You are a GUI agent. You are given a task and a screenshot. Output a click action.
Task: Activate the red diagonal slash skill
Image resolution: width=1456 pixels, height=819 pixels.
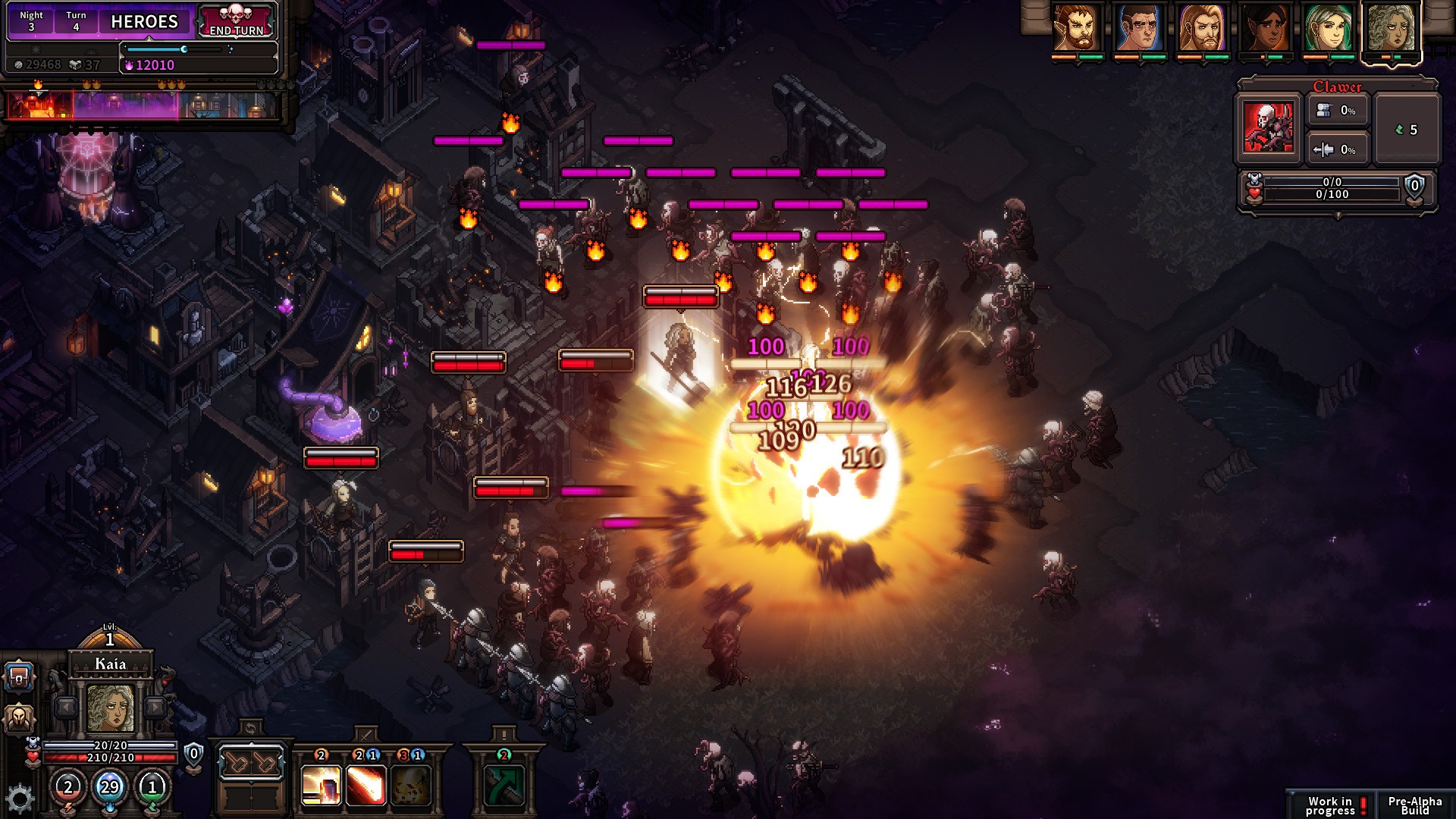366,785
